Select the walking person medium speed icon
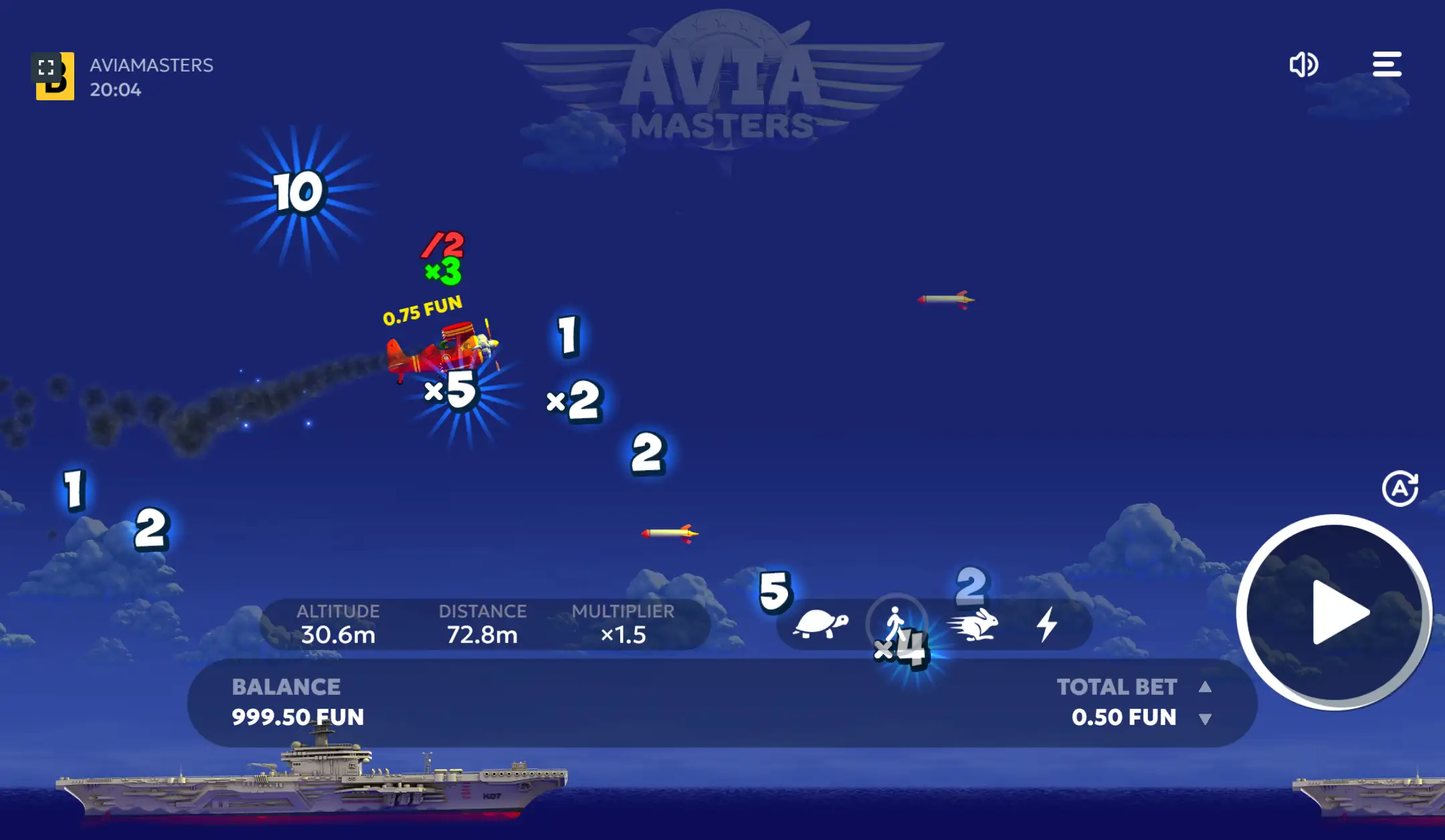 (x=896, y=622)
